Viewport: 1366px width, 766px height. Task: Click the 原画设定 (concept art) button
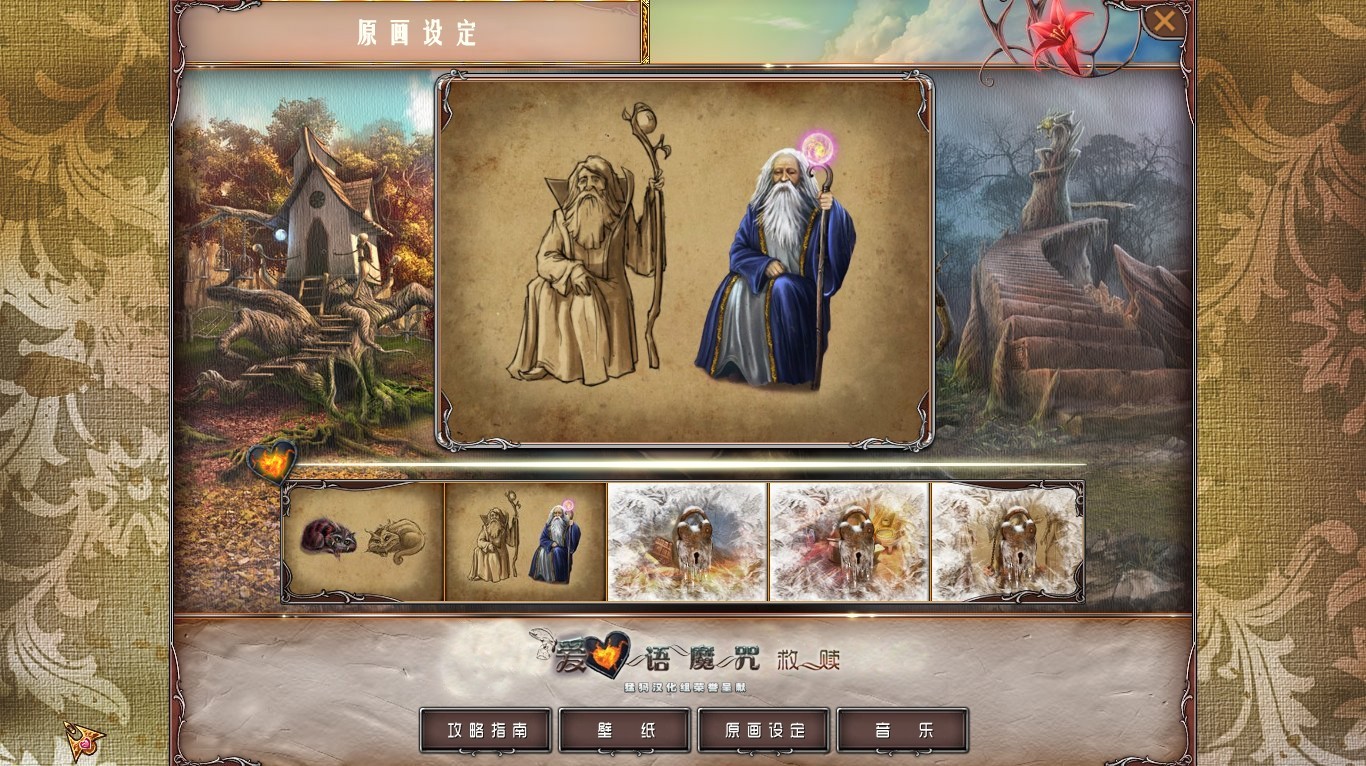(763, 730)
